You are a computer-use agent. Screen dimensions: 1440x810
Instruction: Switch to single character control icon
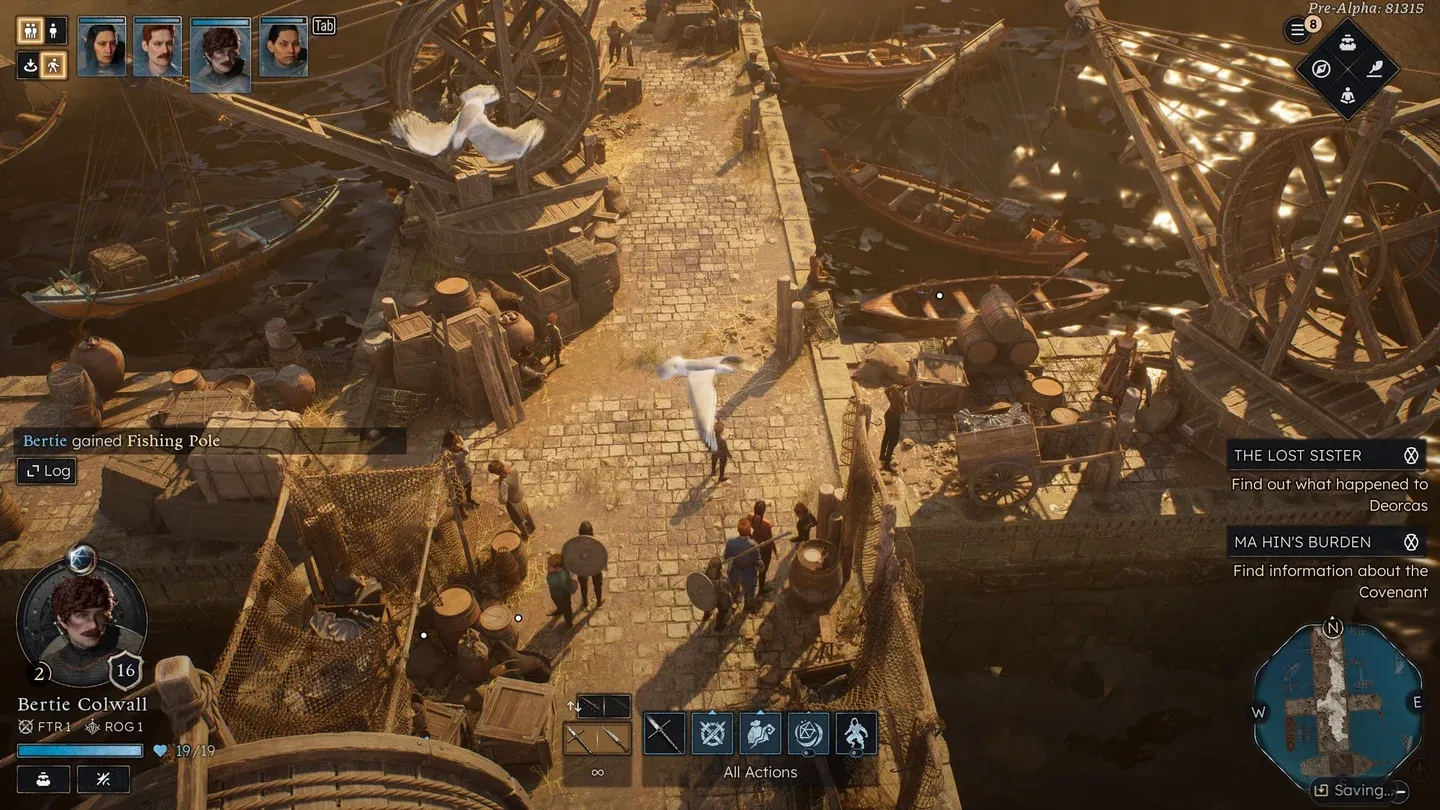[54, 31]
